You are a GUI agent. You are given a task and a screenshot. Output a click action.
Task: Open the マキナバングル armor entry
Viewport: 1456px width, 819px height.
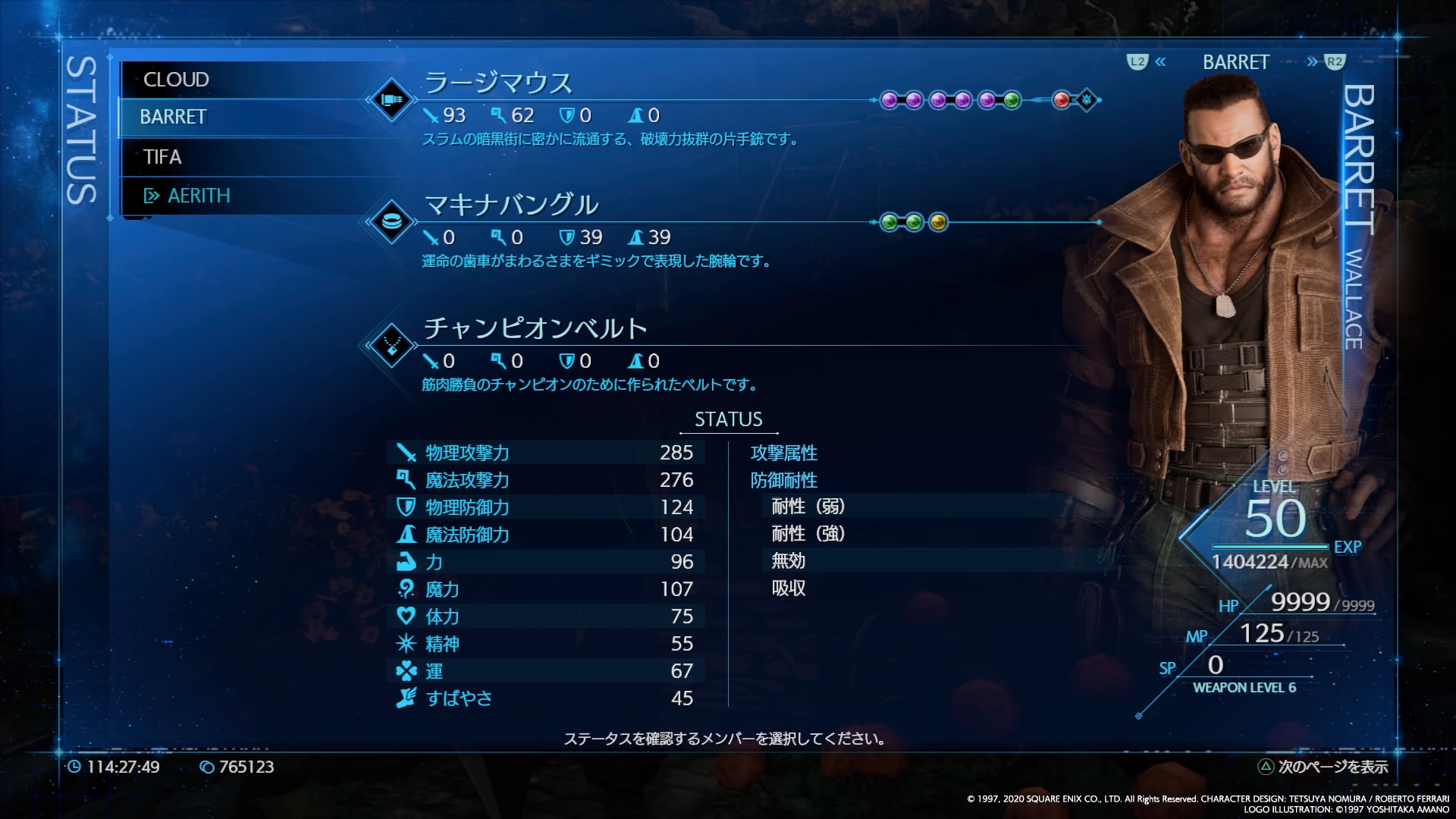[511, 205]
